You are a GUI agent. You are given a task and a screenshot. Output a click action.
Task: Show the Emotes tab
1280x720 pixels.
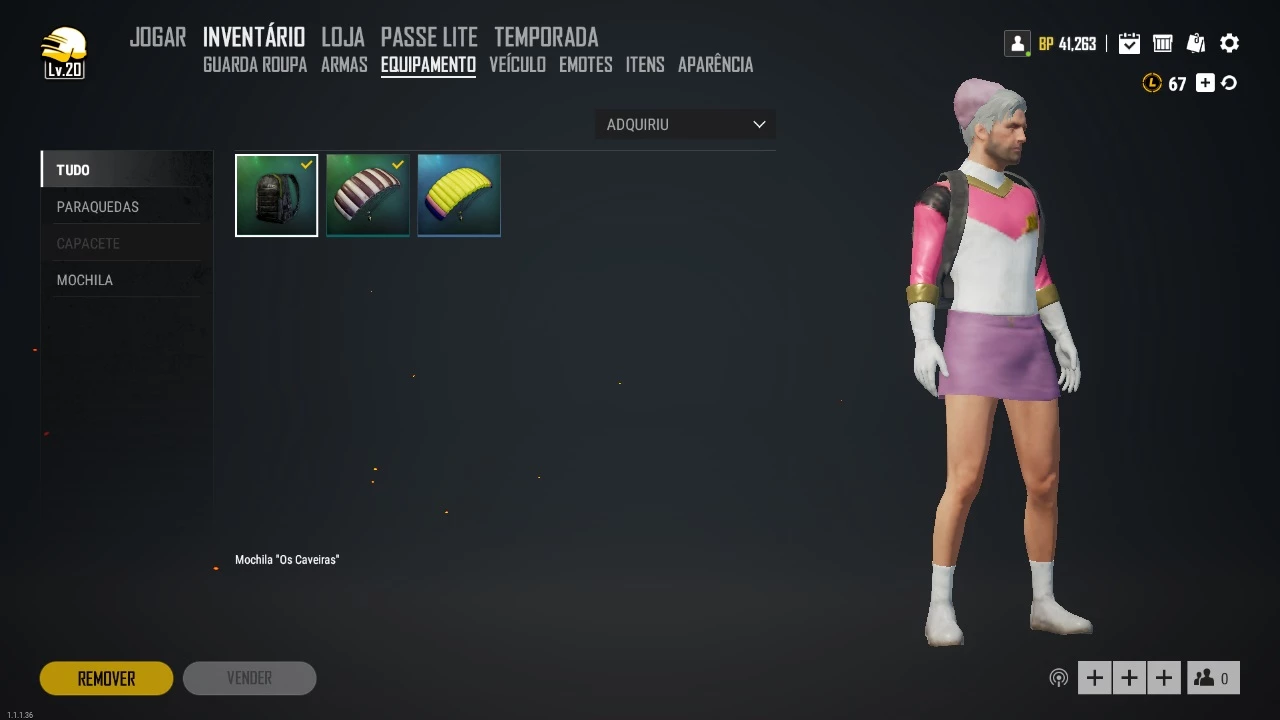click(586, 65)
